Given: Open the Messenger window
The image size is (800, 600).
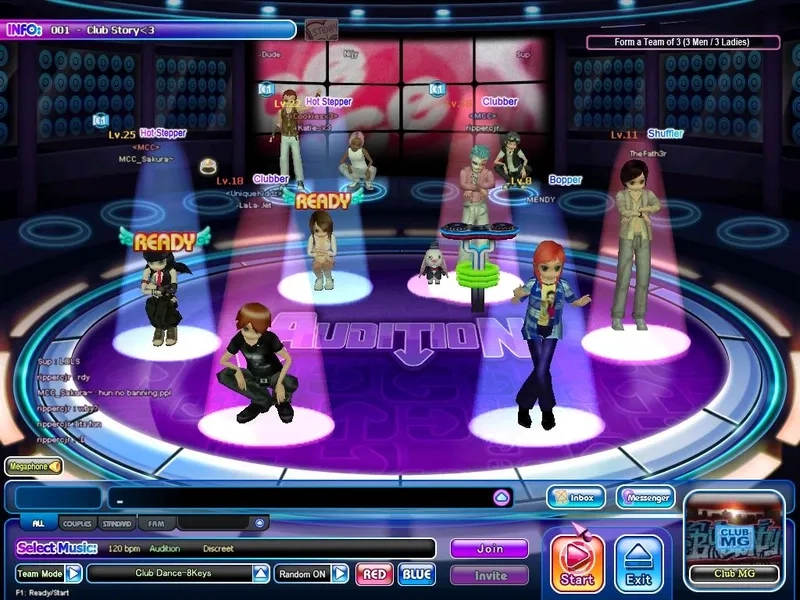Looking at the screenshot, I should pyautogui.click(x=645, y=497).
